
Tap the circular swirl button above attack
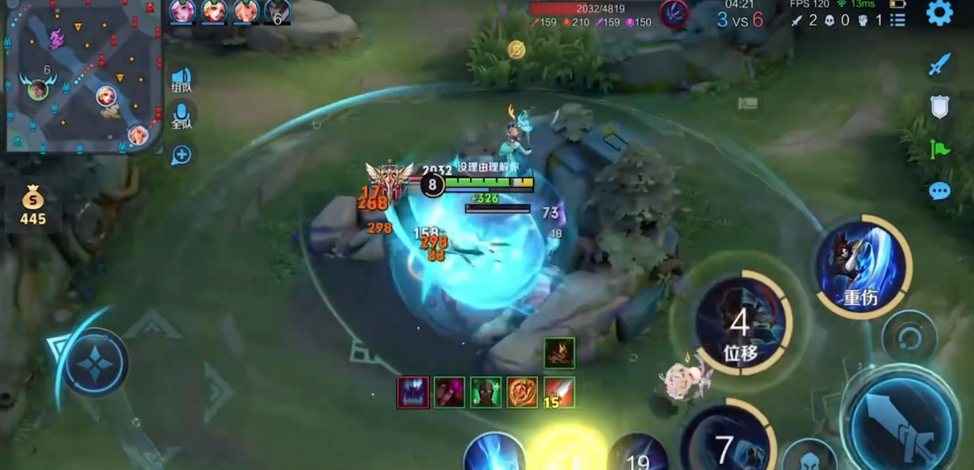[x=909, y=337]
